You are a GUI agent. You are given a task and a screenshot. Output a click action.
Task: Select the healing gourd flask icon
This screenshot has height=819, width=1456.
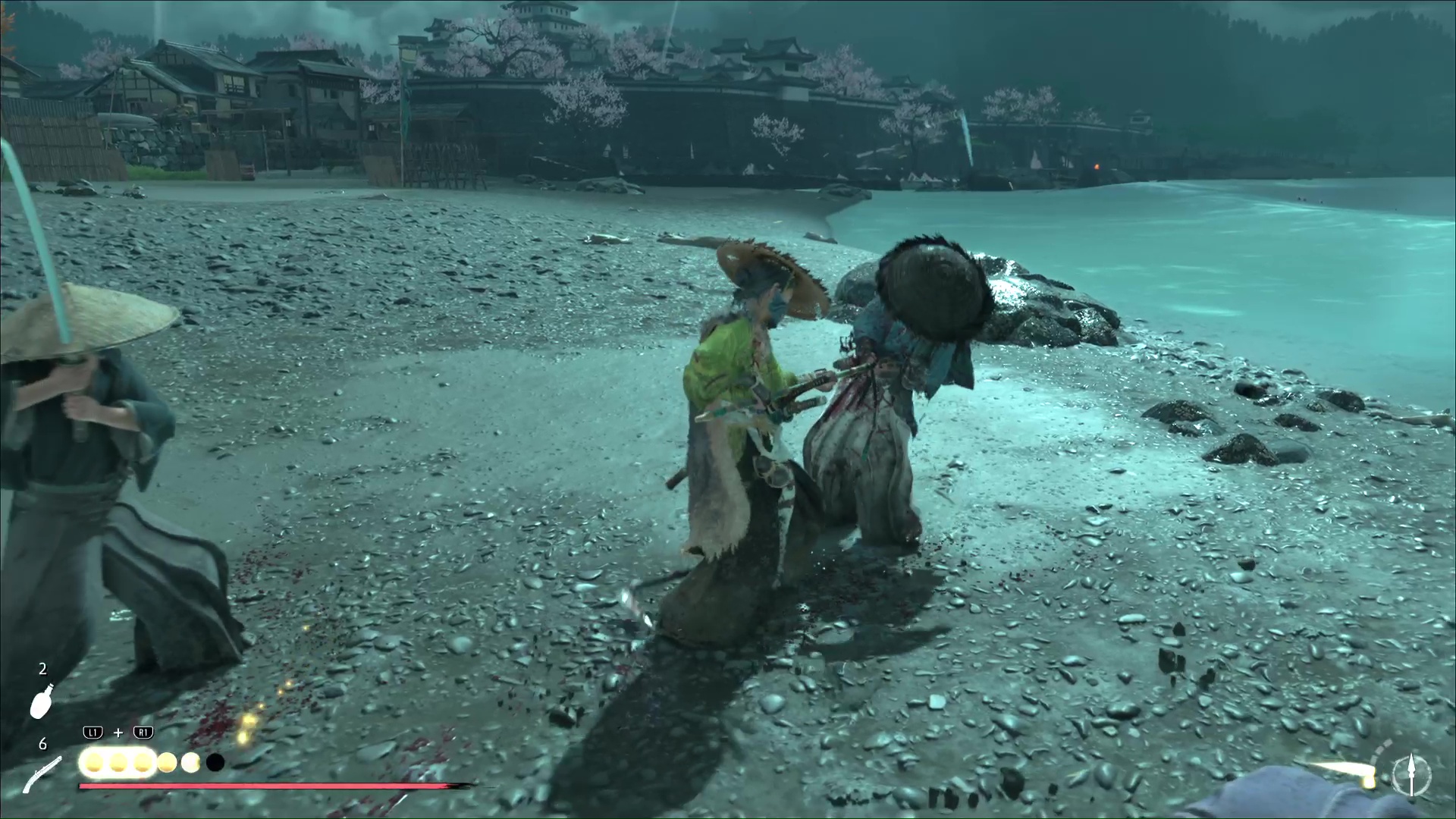tap(42, 701)
